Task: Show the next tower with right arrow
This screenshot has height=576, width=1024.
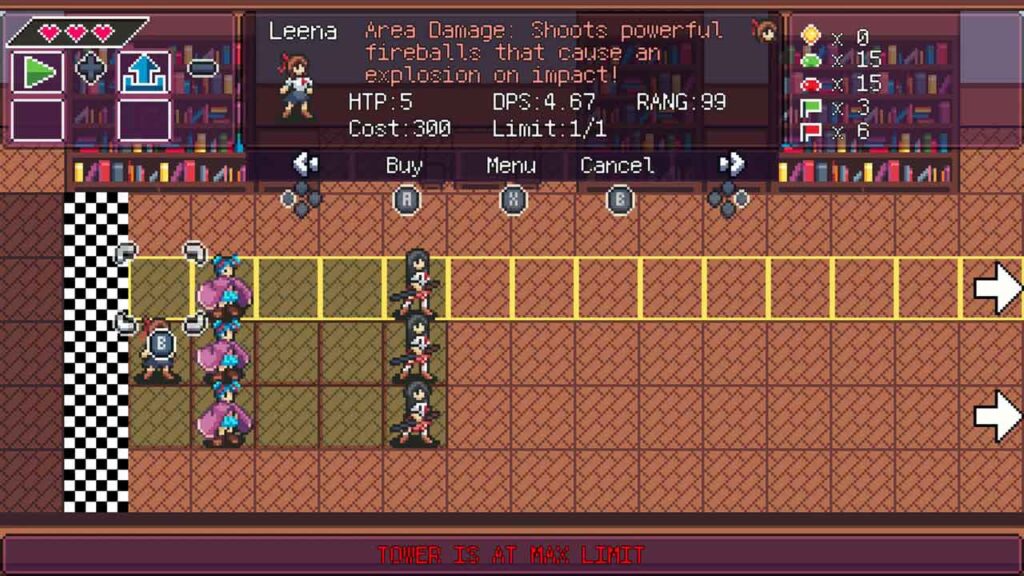Action: pos(731,164)
